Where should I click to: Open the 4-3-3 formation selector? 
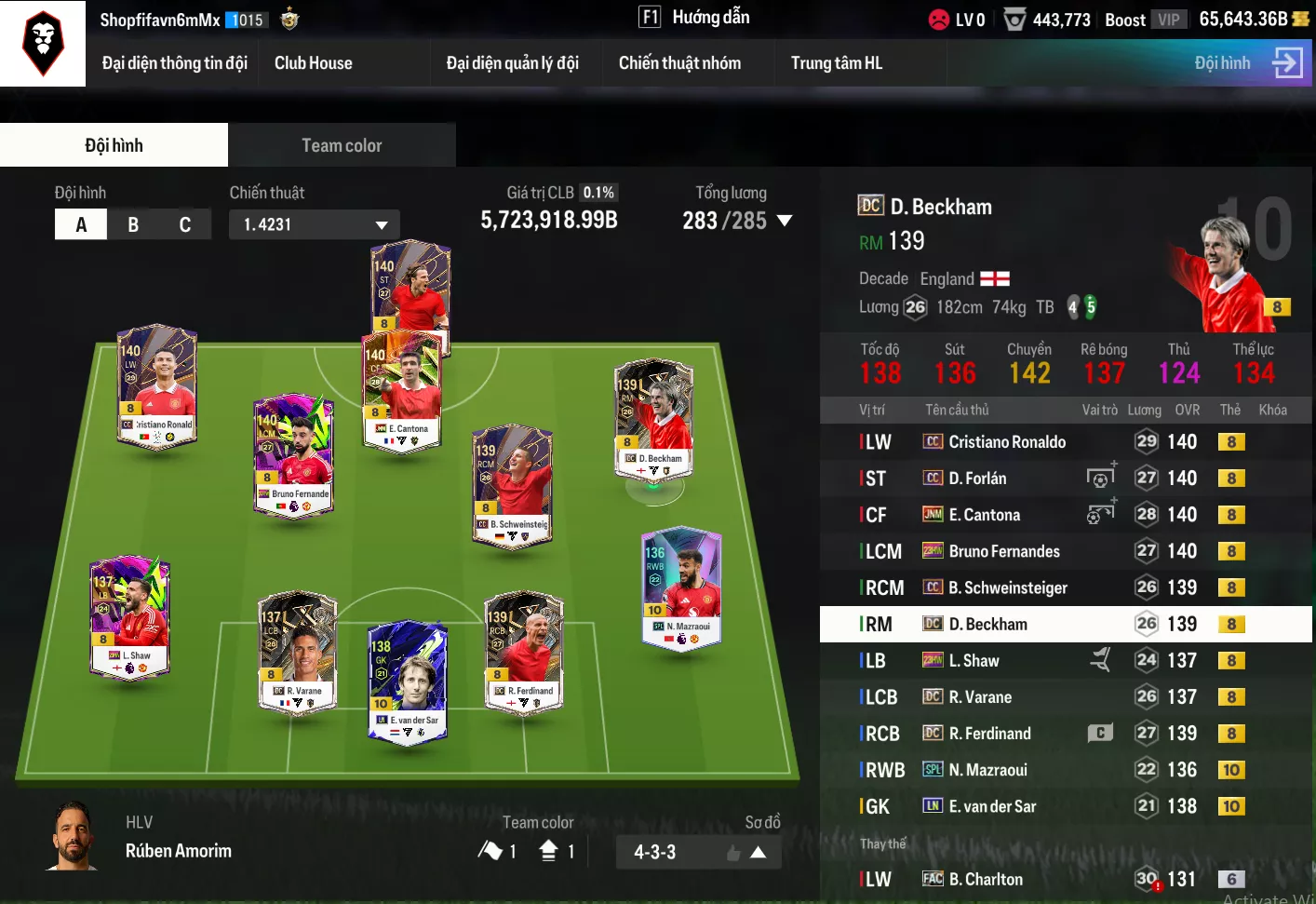point(698,852)
